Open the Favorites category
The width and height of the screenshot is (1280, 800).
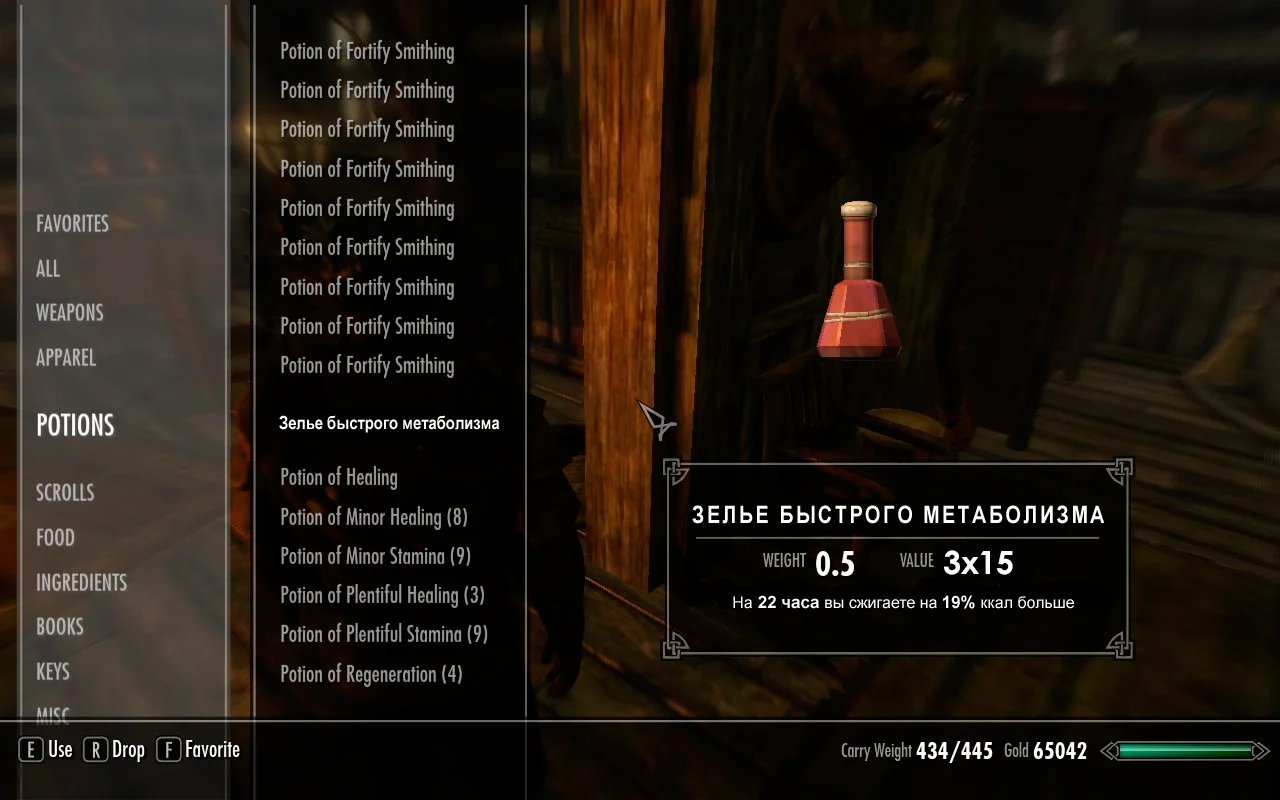72,224
